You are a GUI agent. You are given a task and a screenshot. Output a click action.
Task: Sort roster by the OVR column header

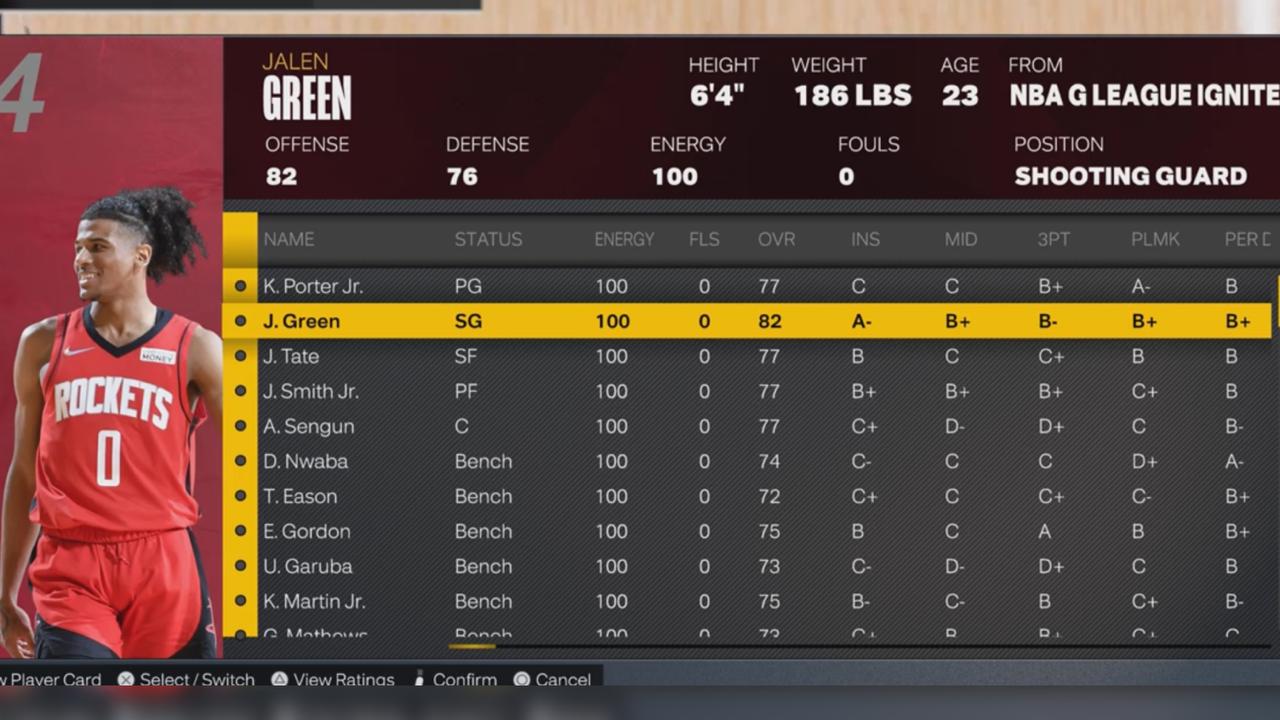776,239
